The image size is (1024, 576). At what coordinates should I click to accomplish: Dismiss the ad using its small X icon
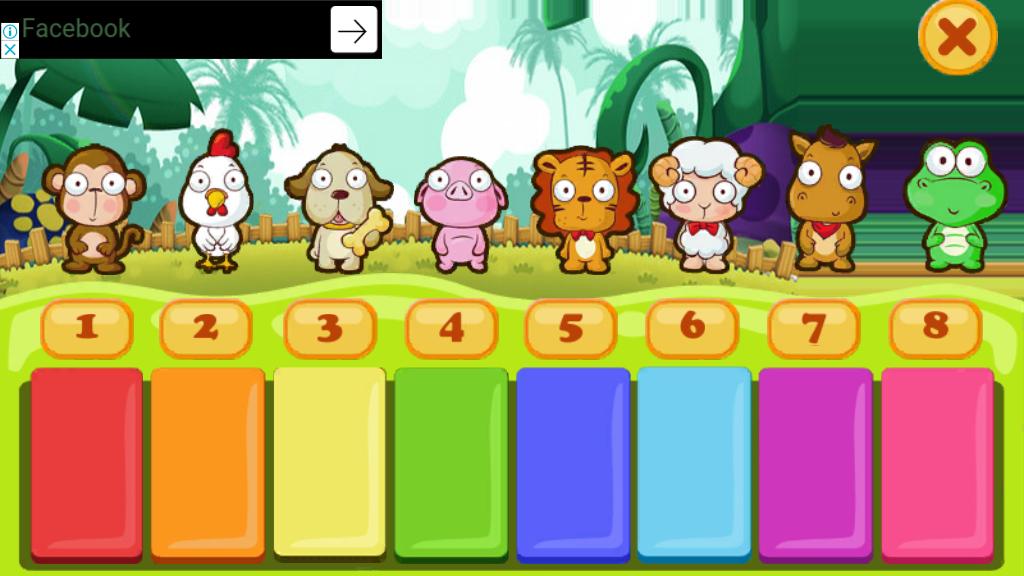(9, 49)
